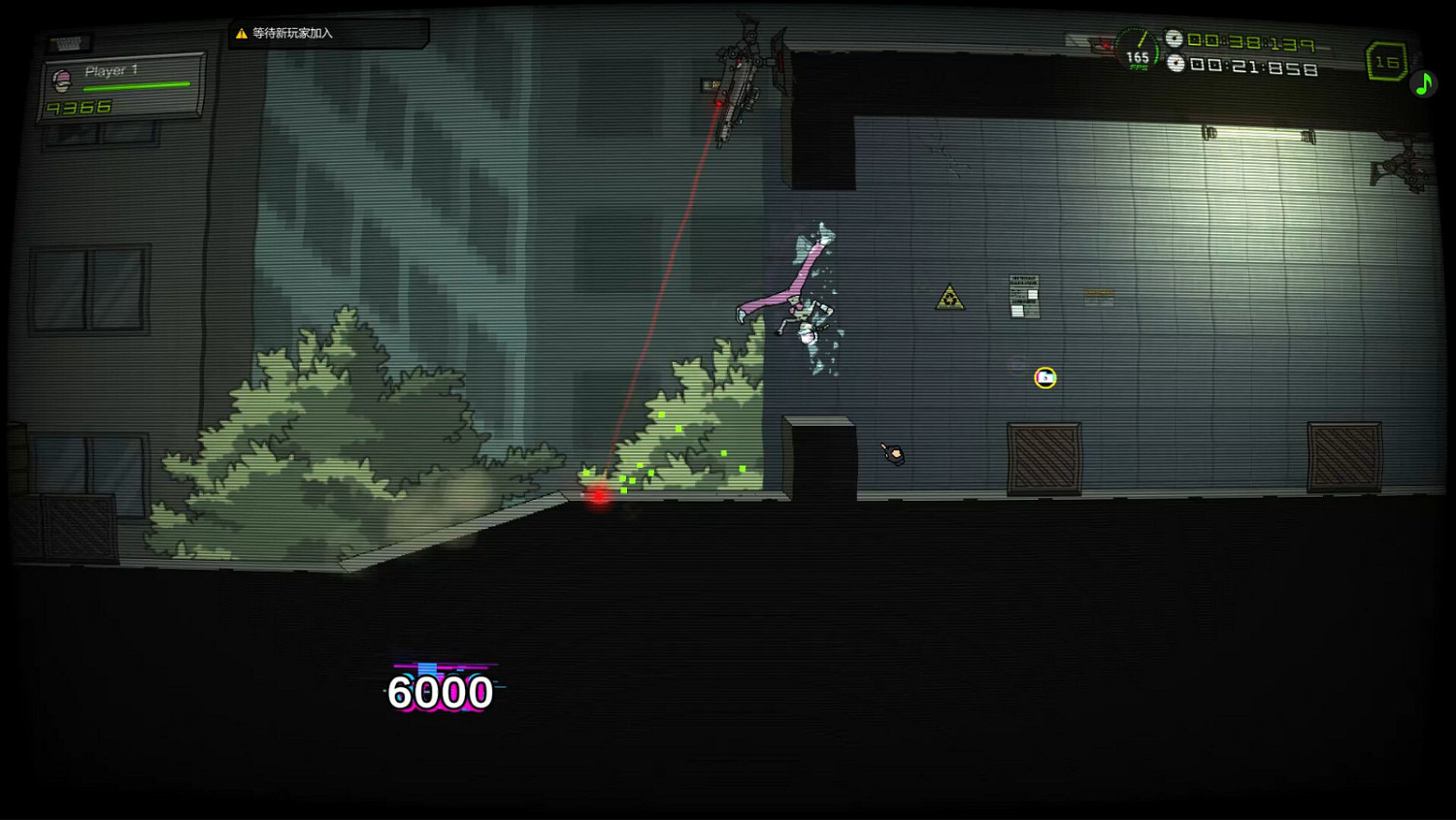Click the radiation hazard sign on the wall
The image size is (1456, 820).
[950, 297]
